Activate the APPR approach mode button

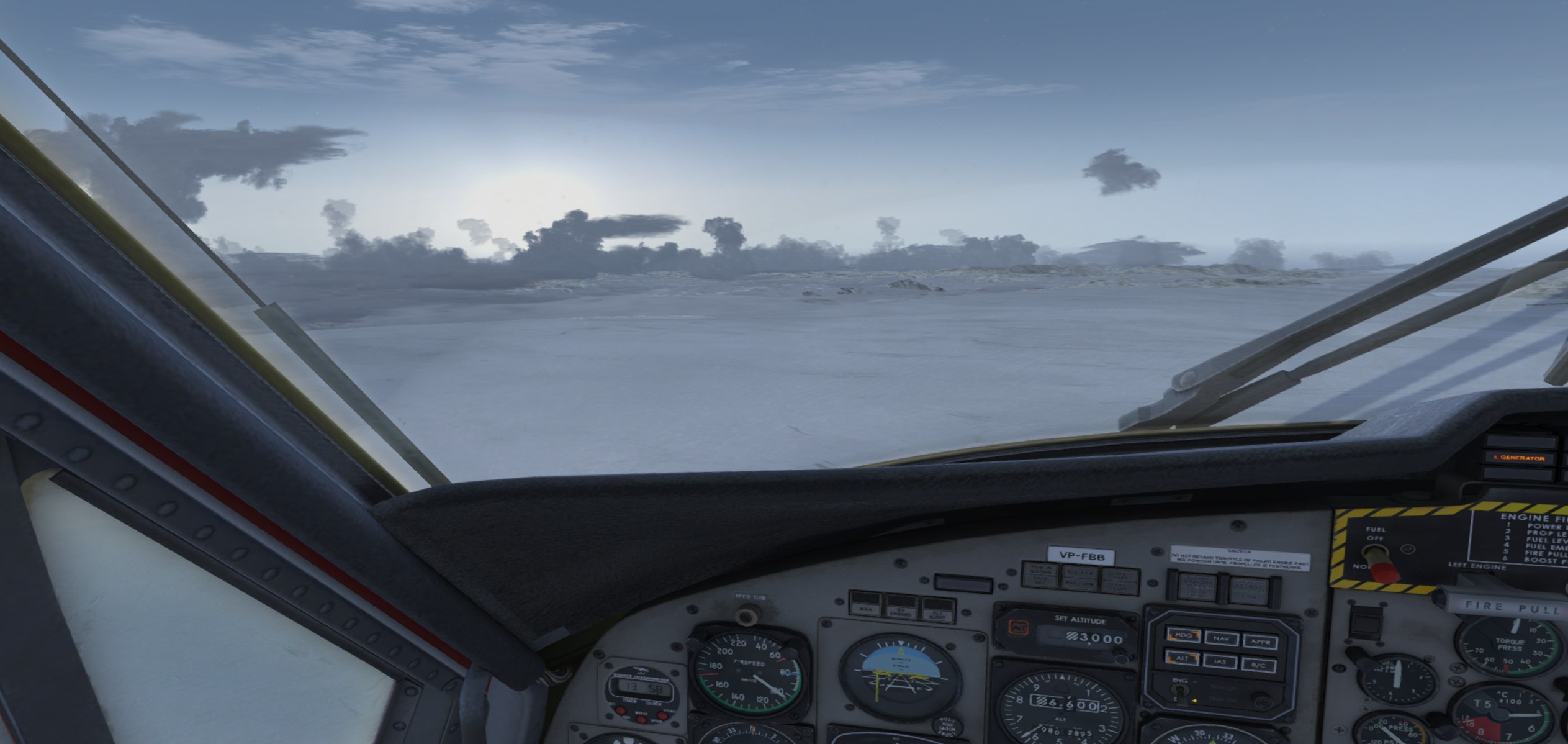[x=1259, y=641]
